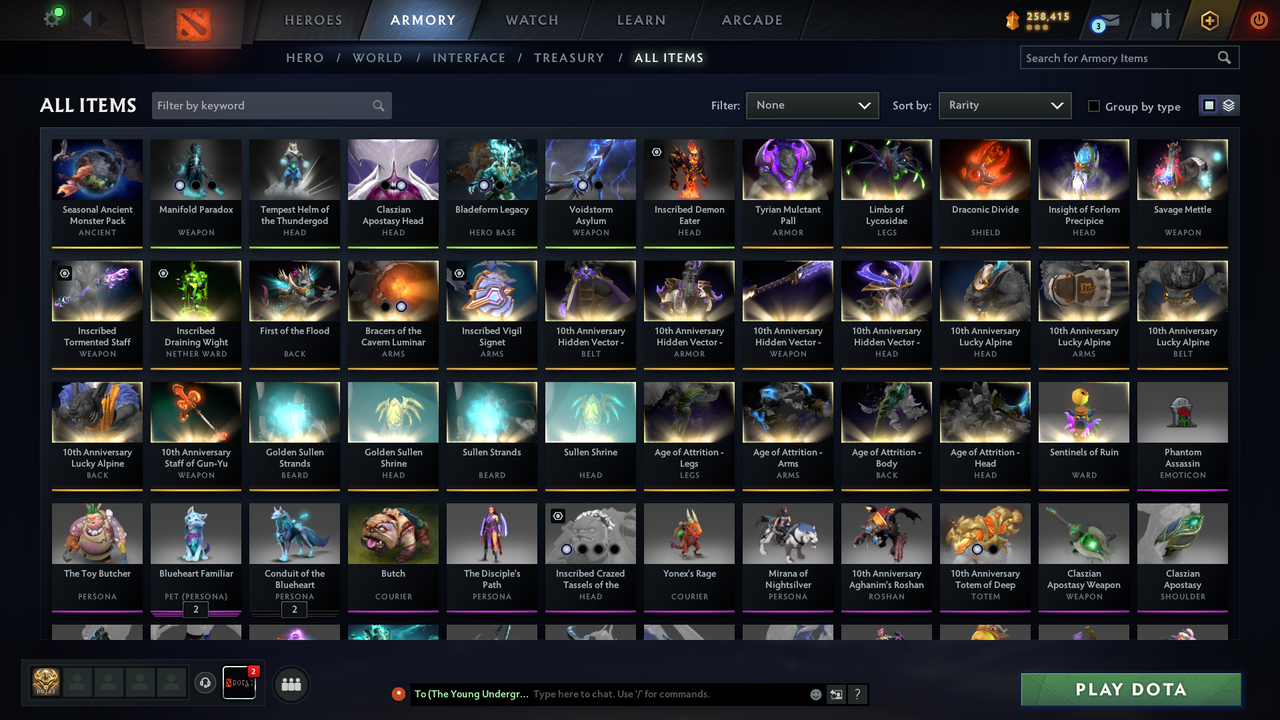
Task: Enable the Group by type checkbox
Action: [1095, 106]
